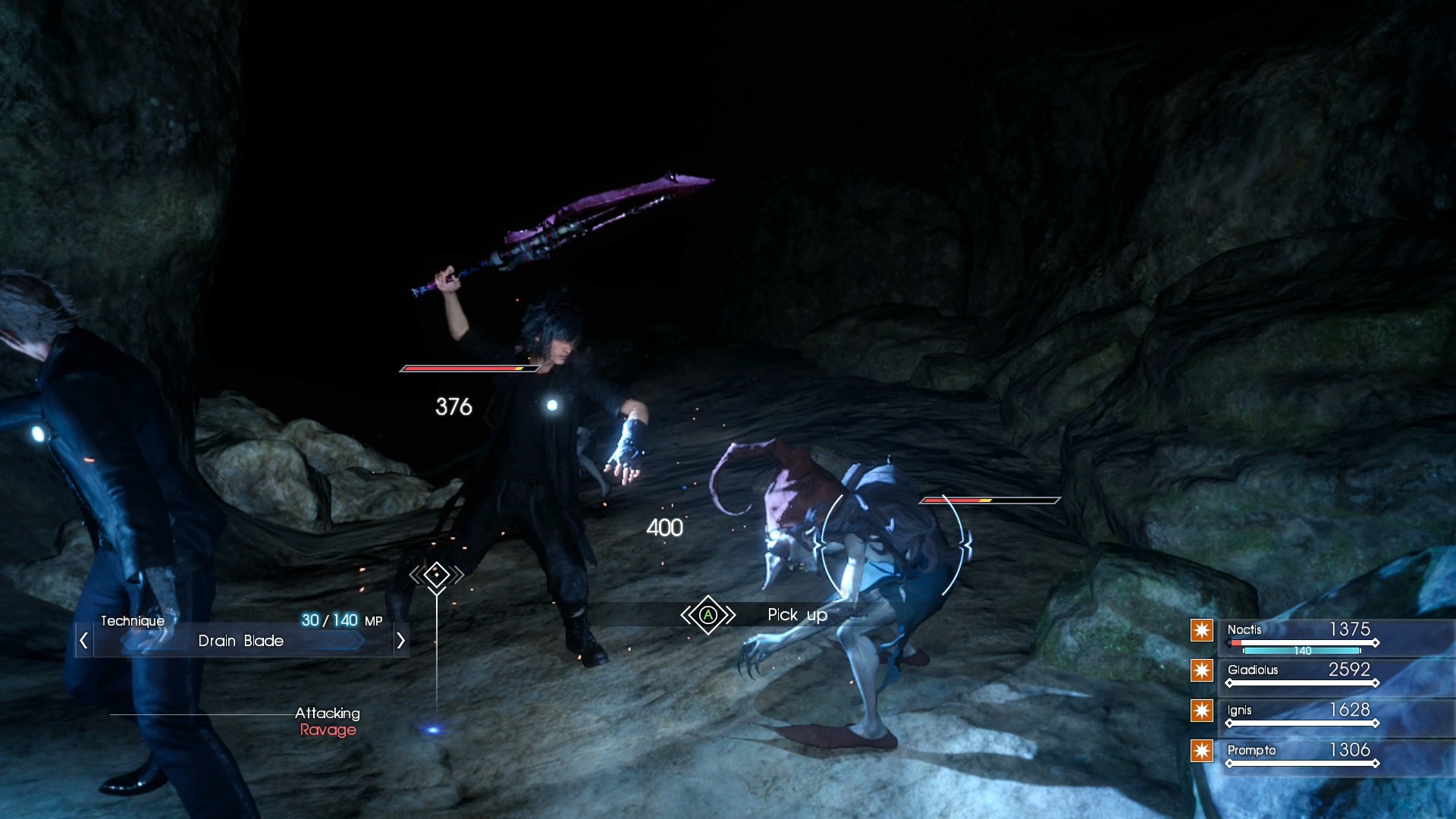1456x819 pixels.
Task: Click Gladiolus's orange star emblem icon
Action: click(1202, 670)
